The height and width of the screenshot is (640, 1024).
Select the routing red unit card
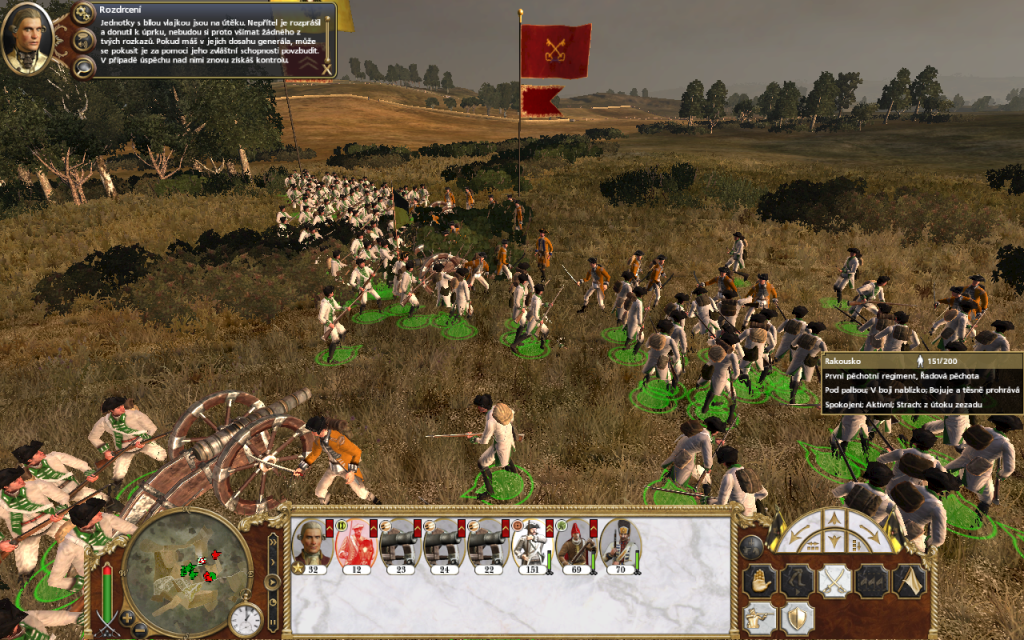[x=354, y=547]
